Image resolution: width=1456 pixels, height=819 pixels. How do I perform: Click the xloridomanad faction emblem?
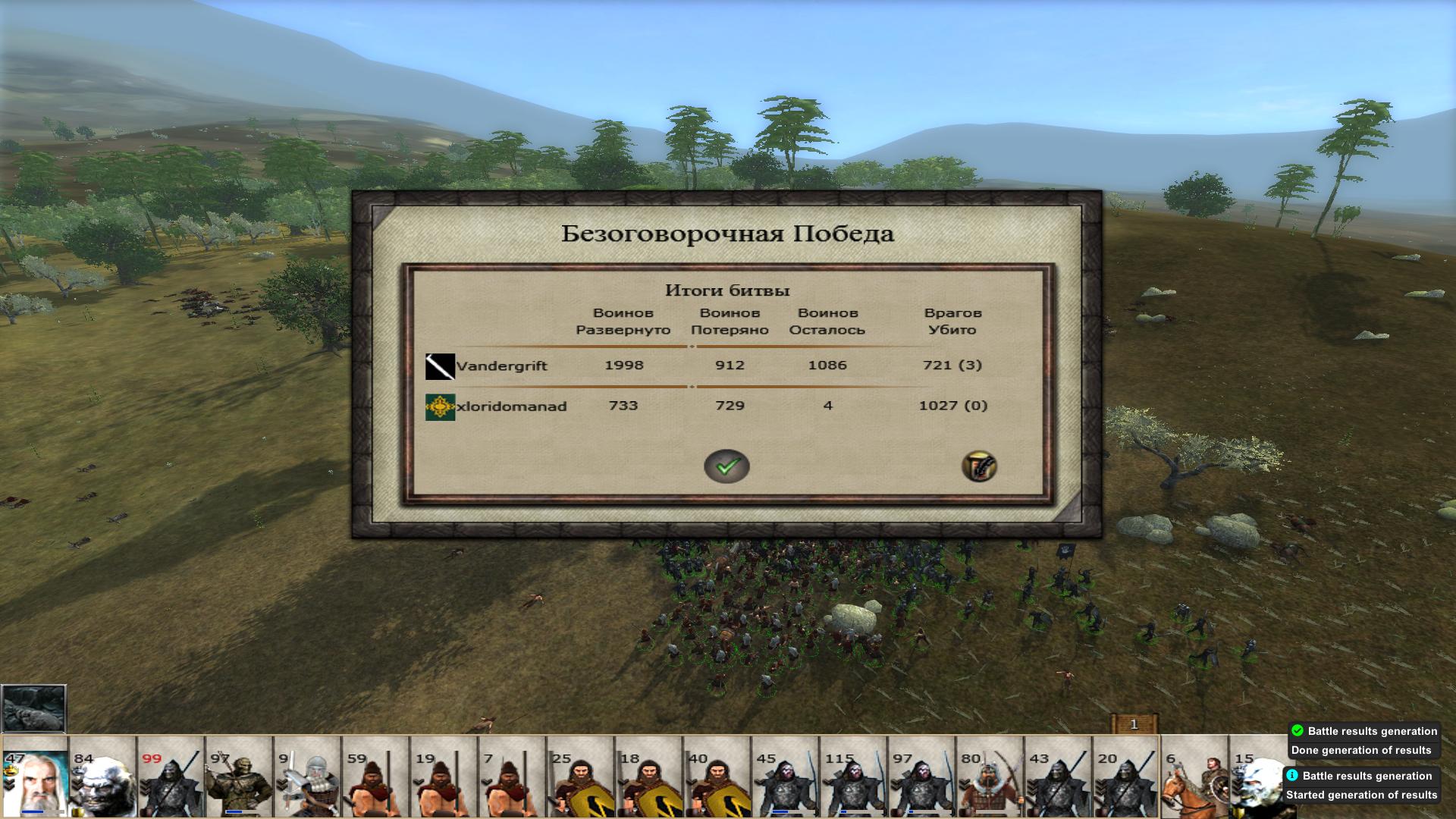click(440, 407)
